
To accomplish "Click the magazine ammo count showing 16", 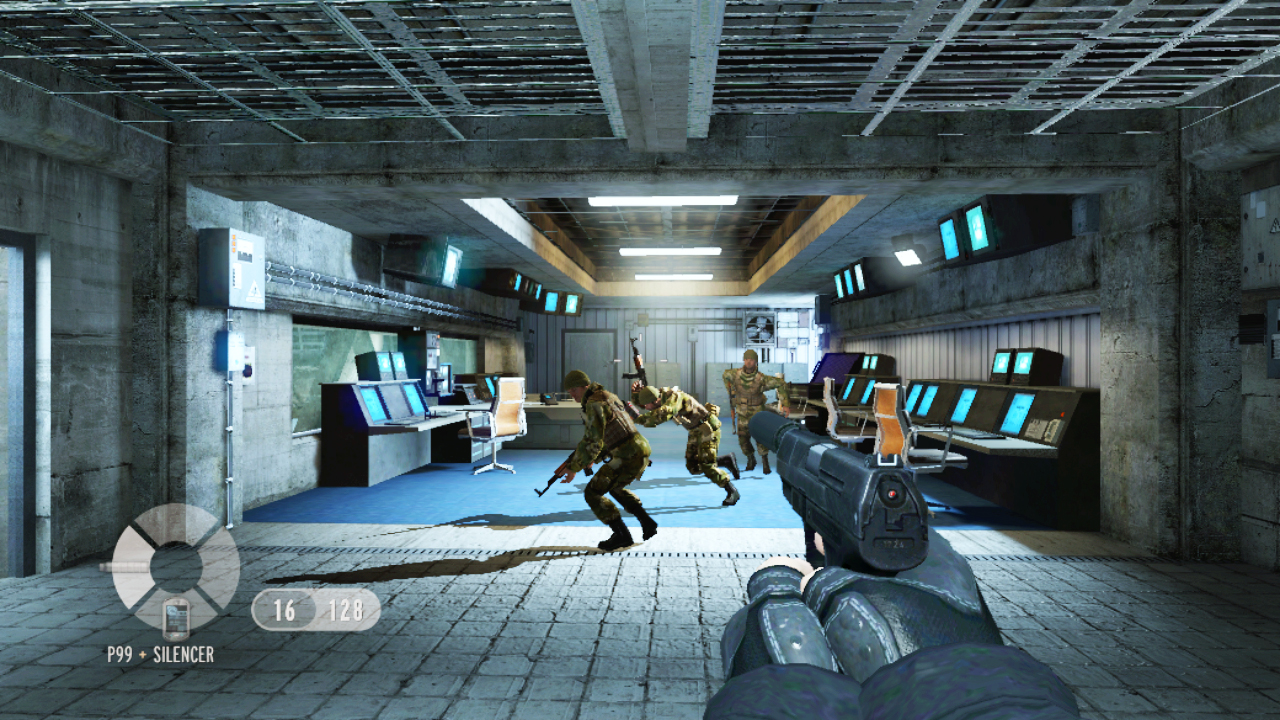I will (286, 610).
